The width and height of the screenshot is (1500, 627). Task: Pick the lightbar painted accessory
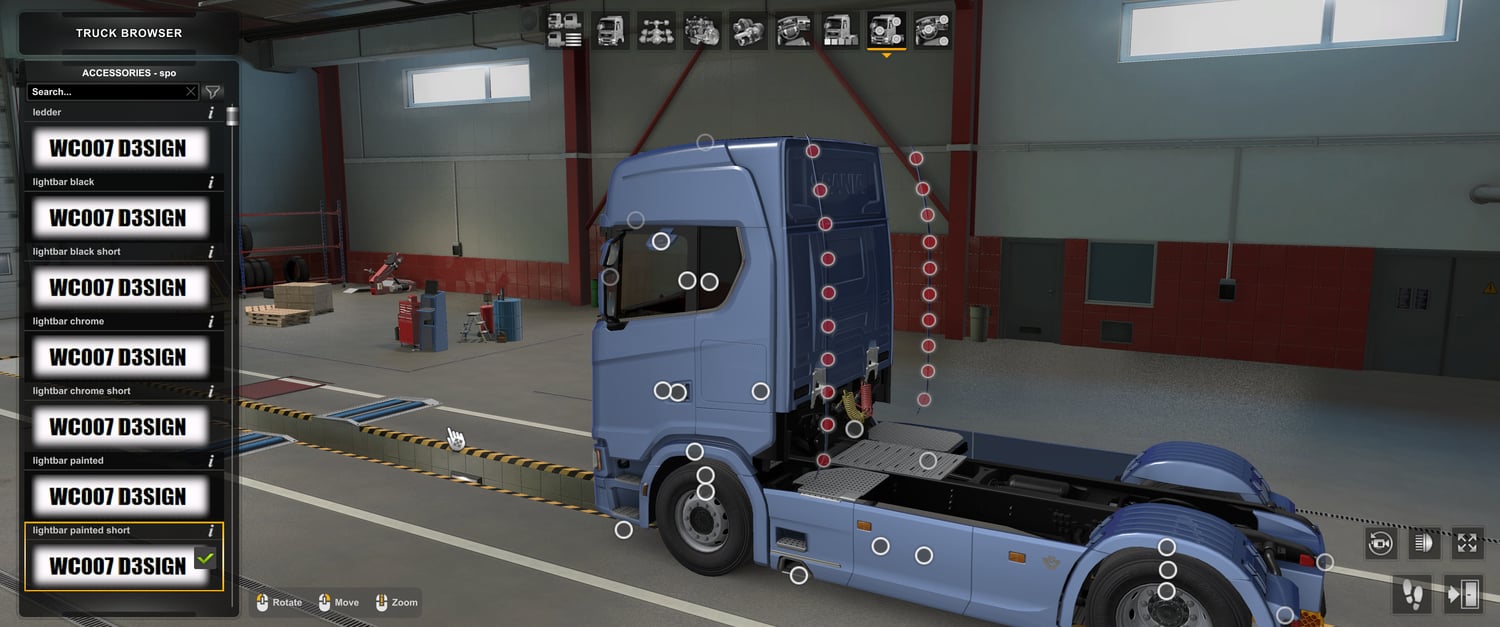click(x=119, y=497)
